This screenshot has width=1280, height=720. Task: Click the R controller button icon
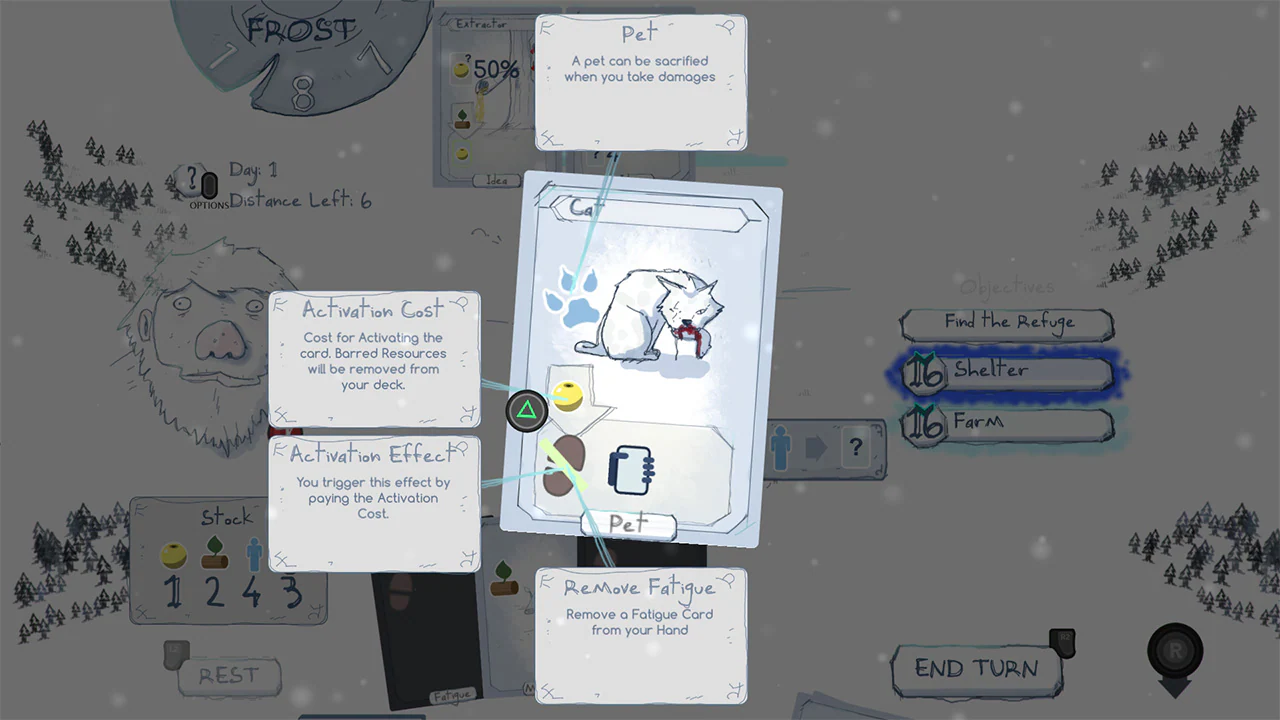(1175, 650)
